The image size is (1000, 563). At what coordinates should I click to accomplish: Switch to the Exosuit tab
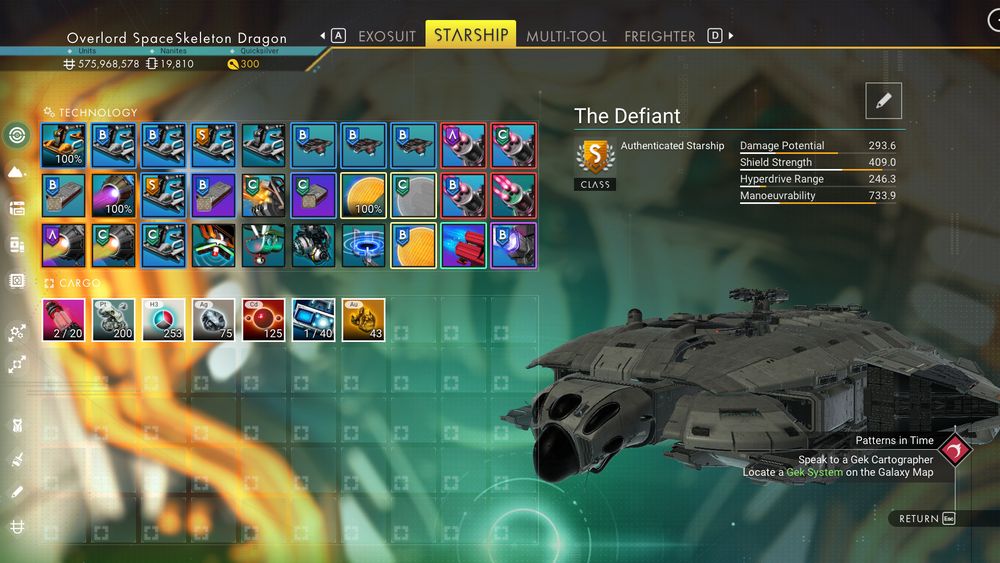(x=387, y=36)
